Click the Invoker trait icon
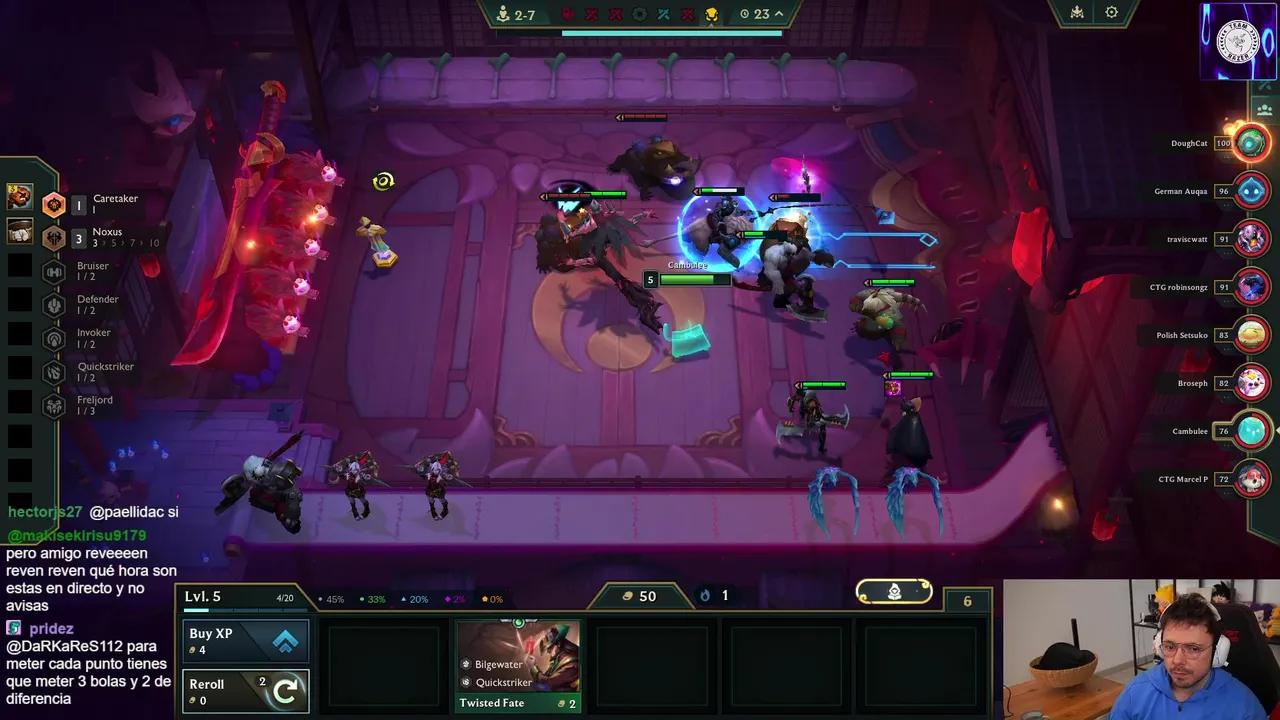This screenshot has height=720, width=1280. tap(54, 338)
